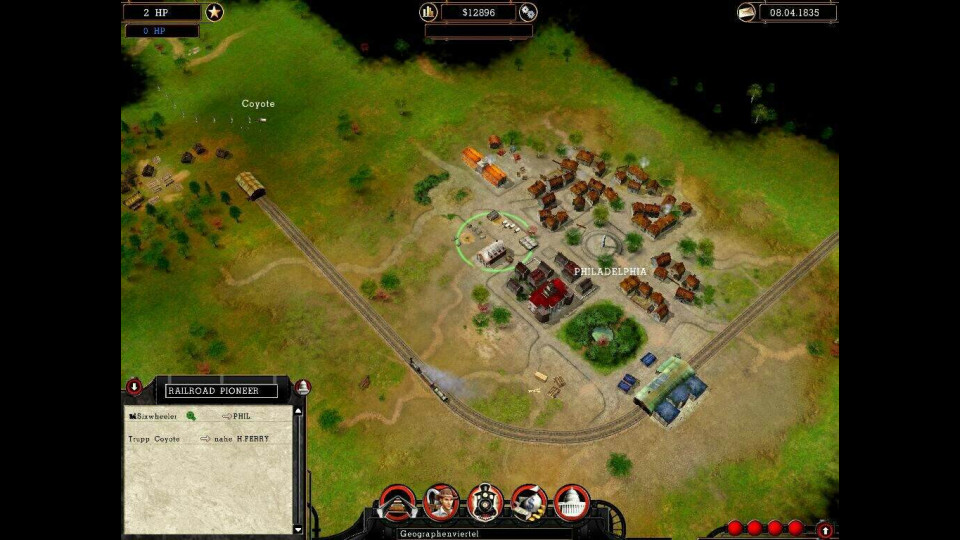Collapse the Railroad Pioneer panel with the down arrow
The image size is (960, 540).
tap(135, 387)
